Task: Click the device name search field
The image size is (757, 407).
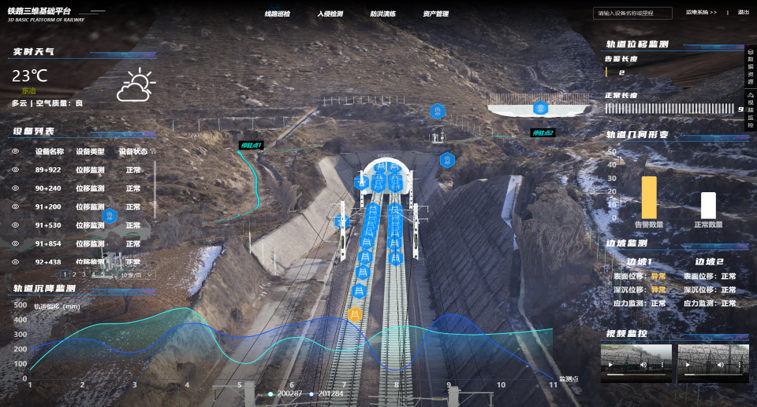Action: pyautogui.click(x=632, y=14)
